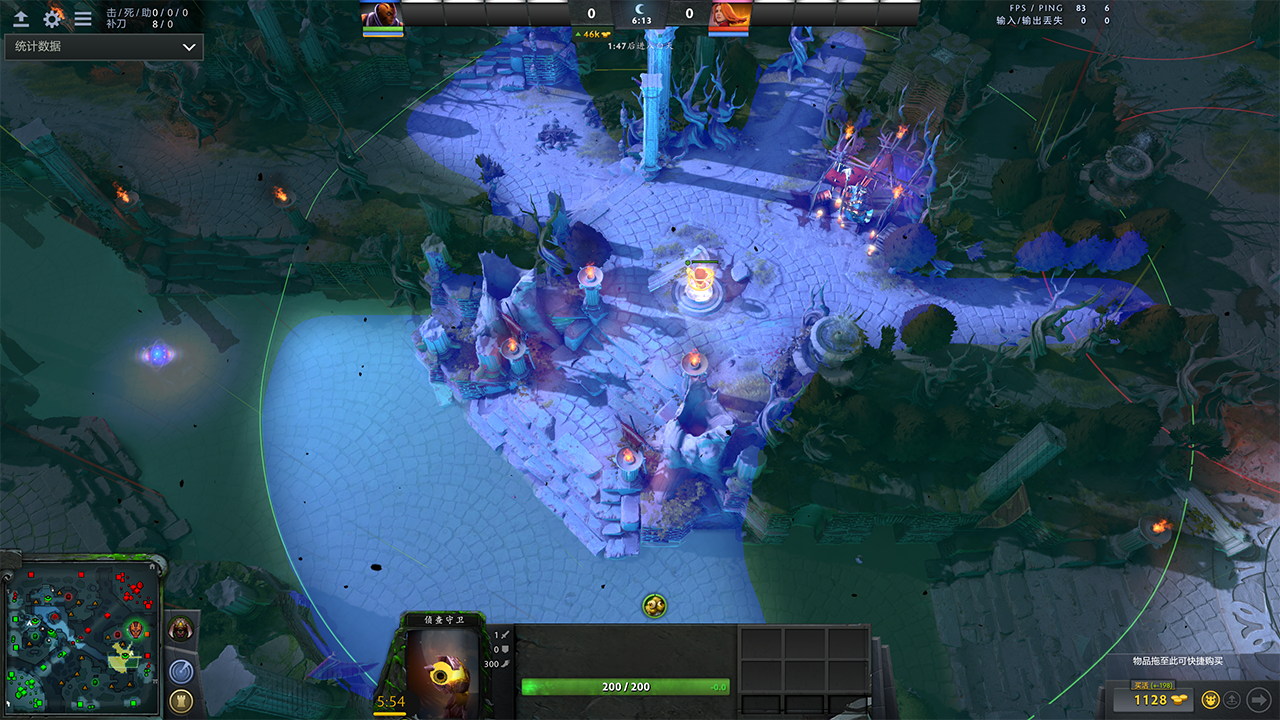
Task: Open the settings gear menu
Action: coord(52,18)
